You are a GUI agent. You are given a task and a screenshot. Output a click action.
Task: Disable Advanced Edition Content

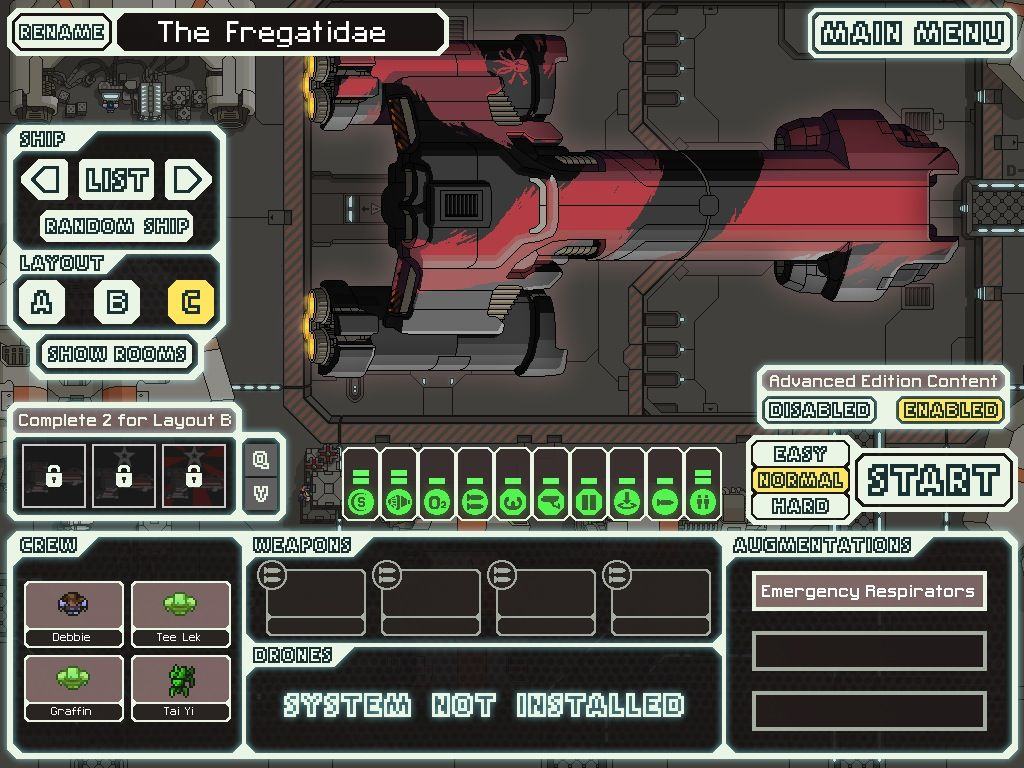[x=819, y=410]
